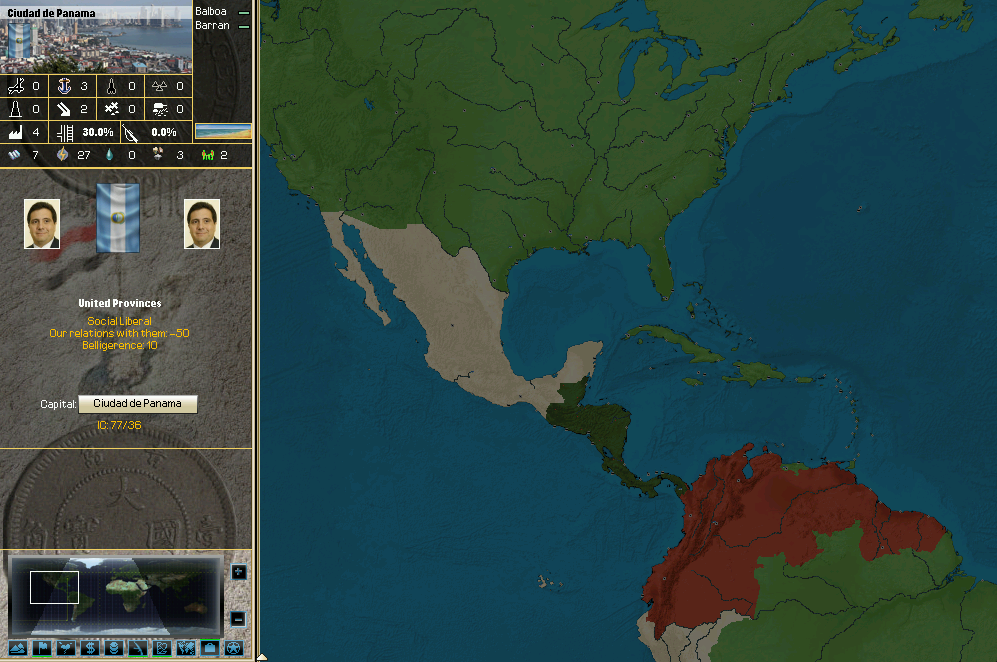Screen dimensions: 997x662
Task: Choose the circled star map mode
Action: 232,648
